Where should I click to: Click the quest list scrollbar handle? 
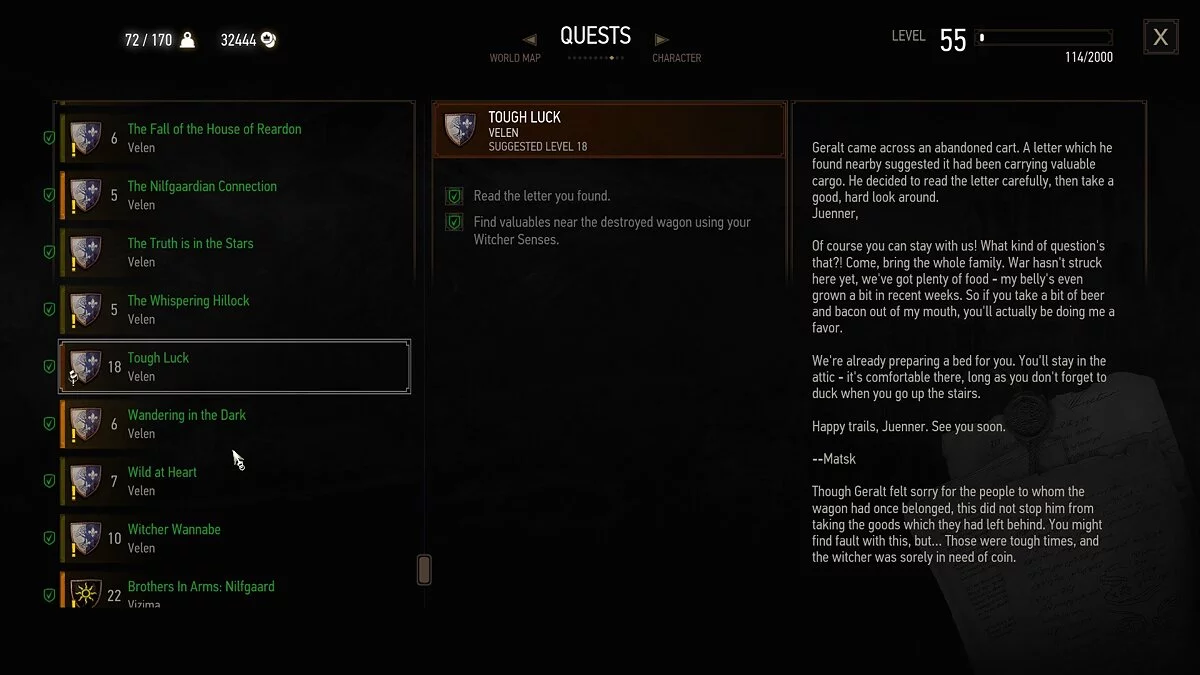coord(424,569)
